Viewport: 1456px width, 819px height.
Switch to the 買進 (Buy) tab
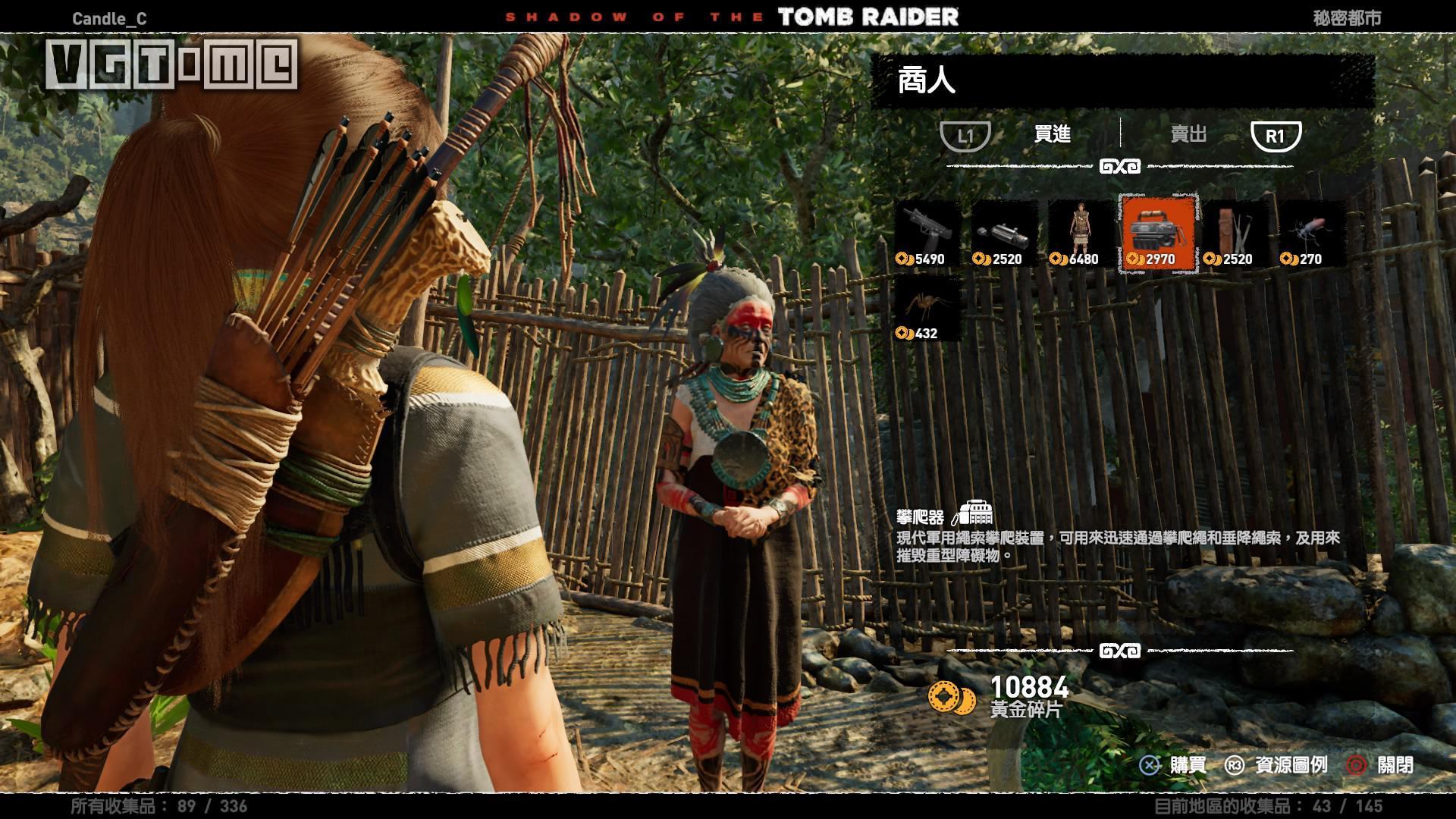click(x=1052, y=135)
